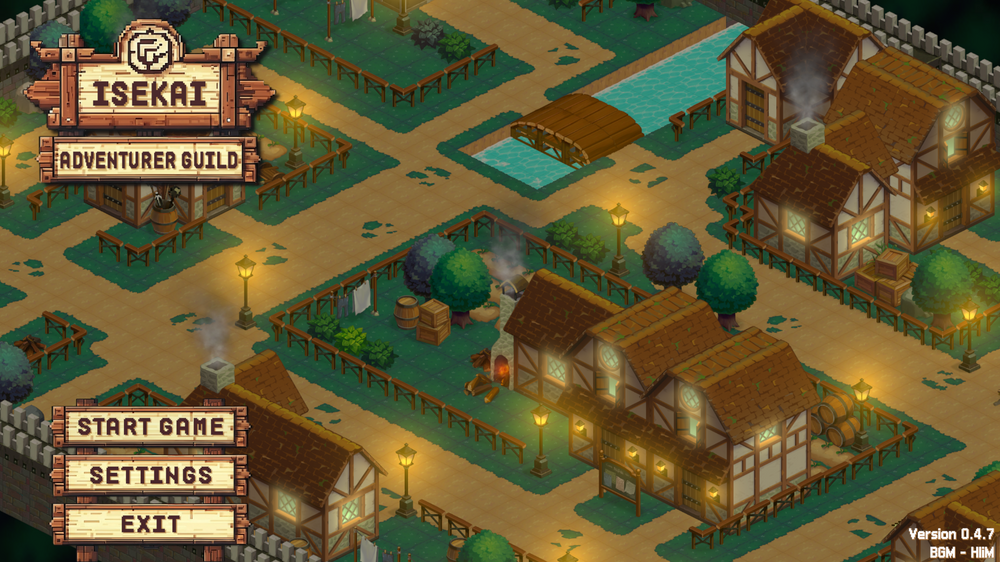This screenshot has height=562, width=1000.
Task: Click the Start Game button
Action: (151, 427)
